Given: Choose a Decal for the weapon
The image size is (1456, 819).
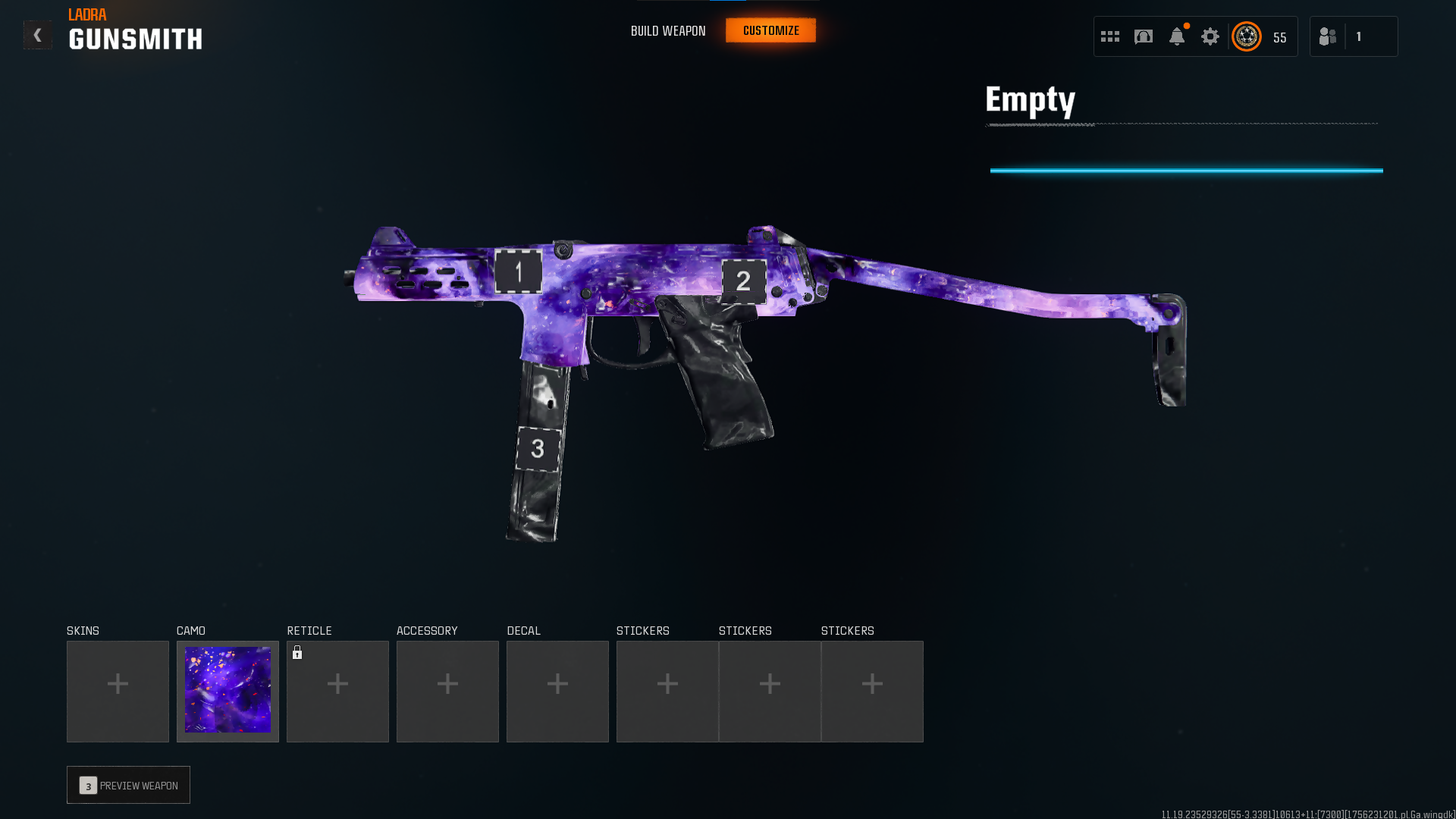Looking at the screenshot, I should click(557, 691).
